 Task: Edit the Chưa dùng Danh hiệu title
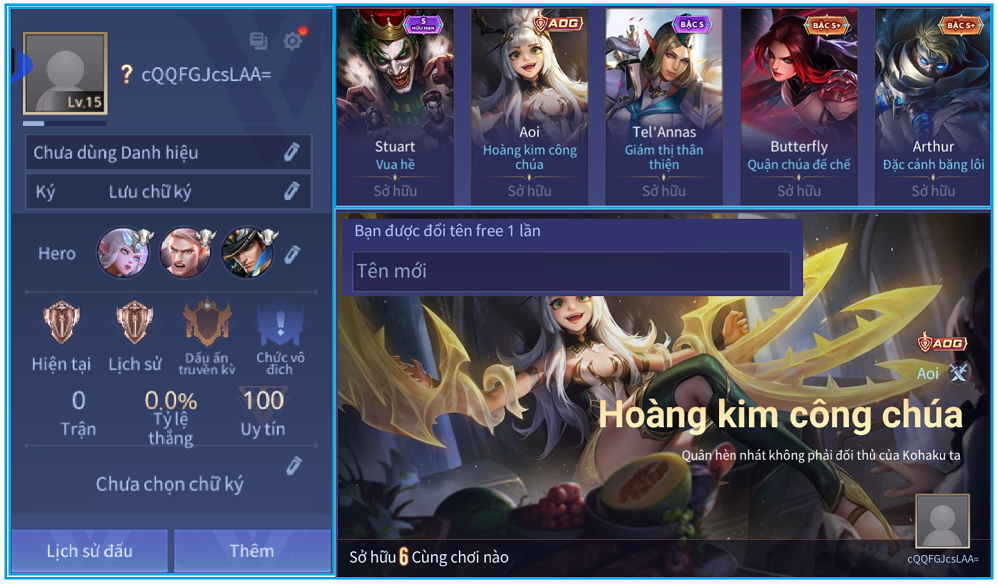click(x=291, y=152)
